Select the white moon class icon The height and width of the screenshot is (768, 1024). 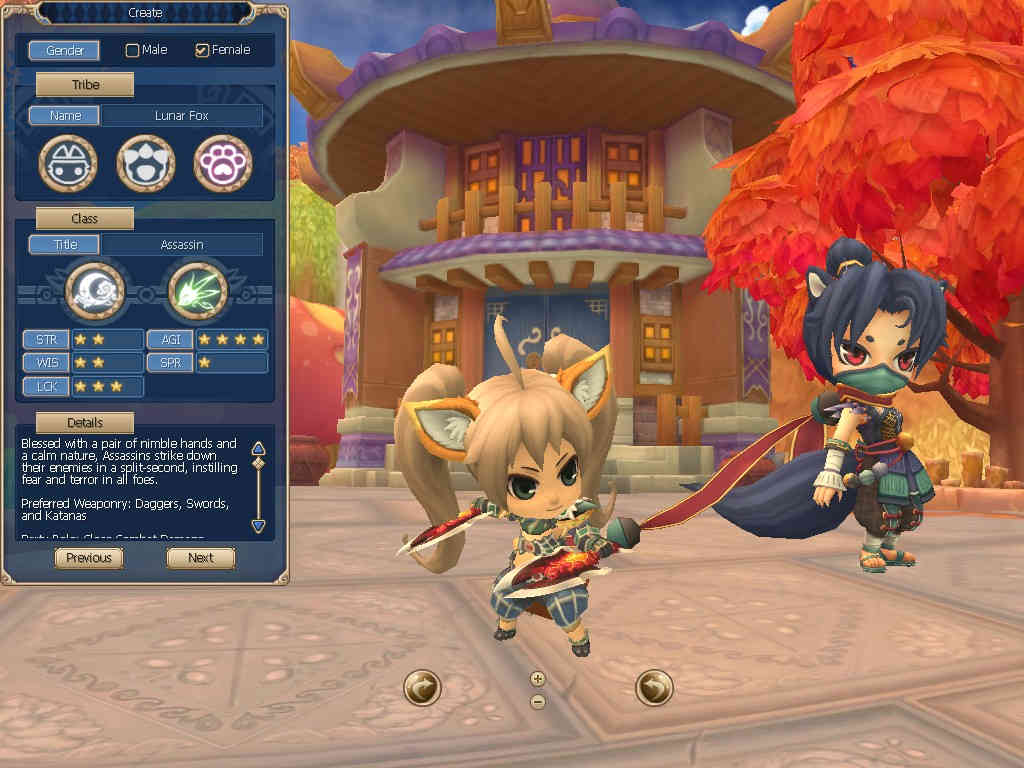(95, 291)
